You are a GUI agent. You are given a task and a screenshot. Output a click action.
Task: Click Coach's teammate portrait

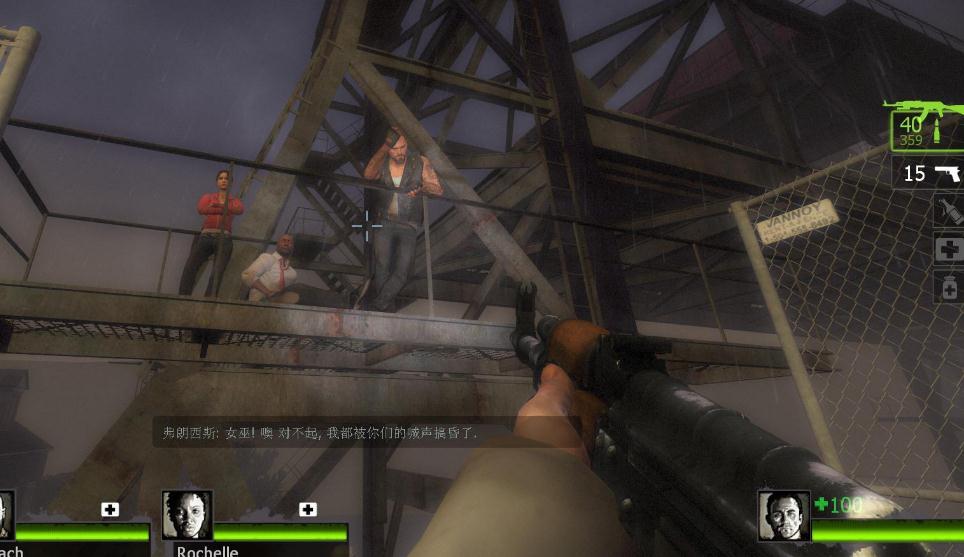(6, 515)
